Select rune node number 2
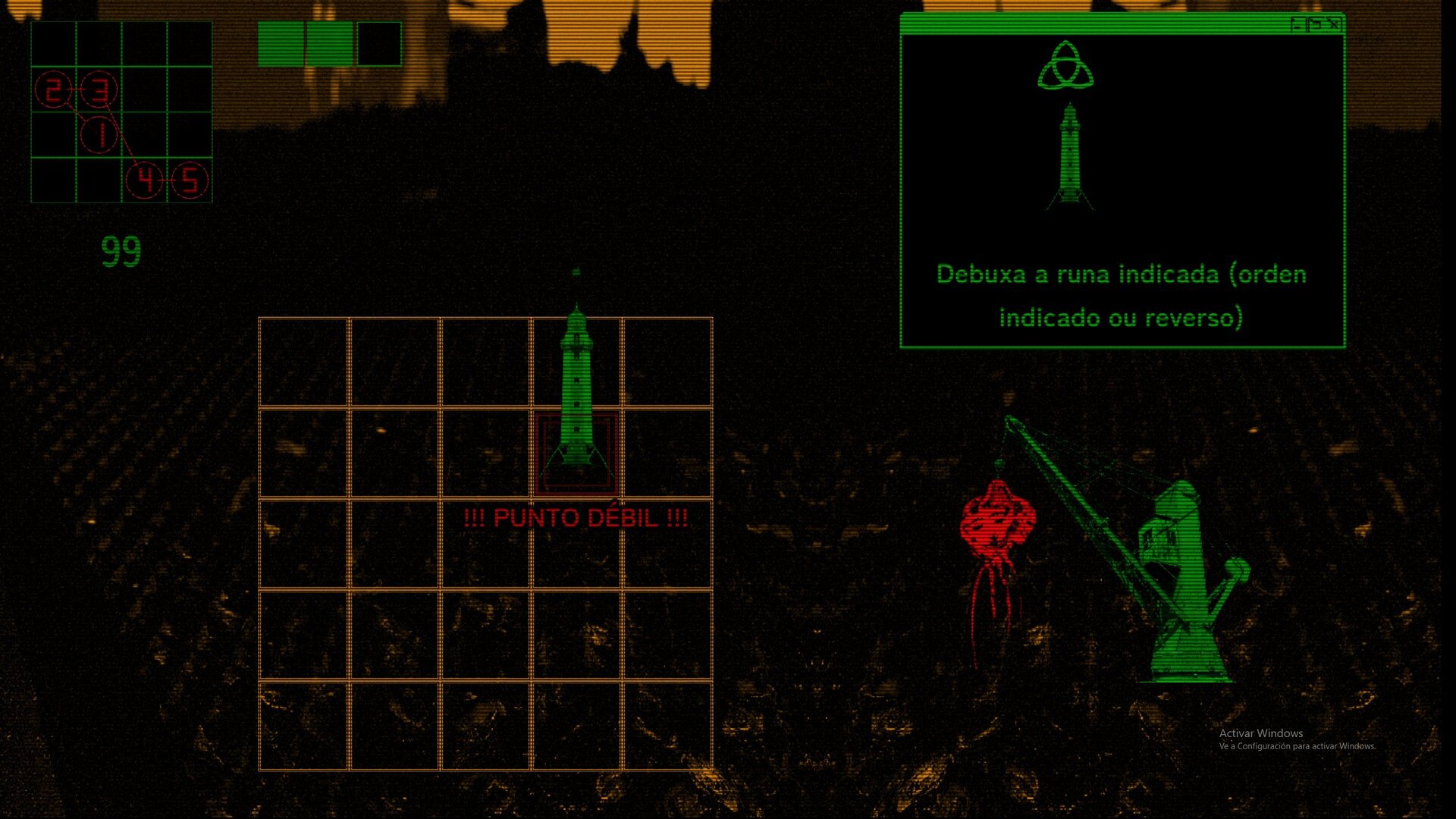This screenshot has height=819, width=1456. 53,90
